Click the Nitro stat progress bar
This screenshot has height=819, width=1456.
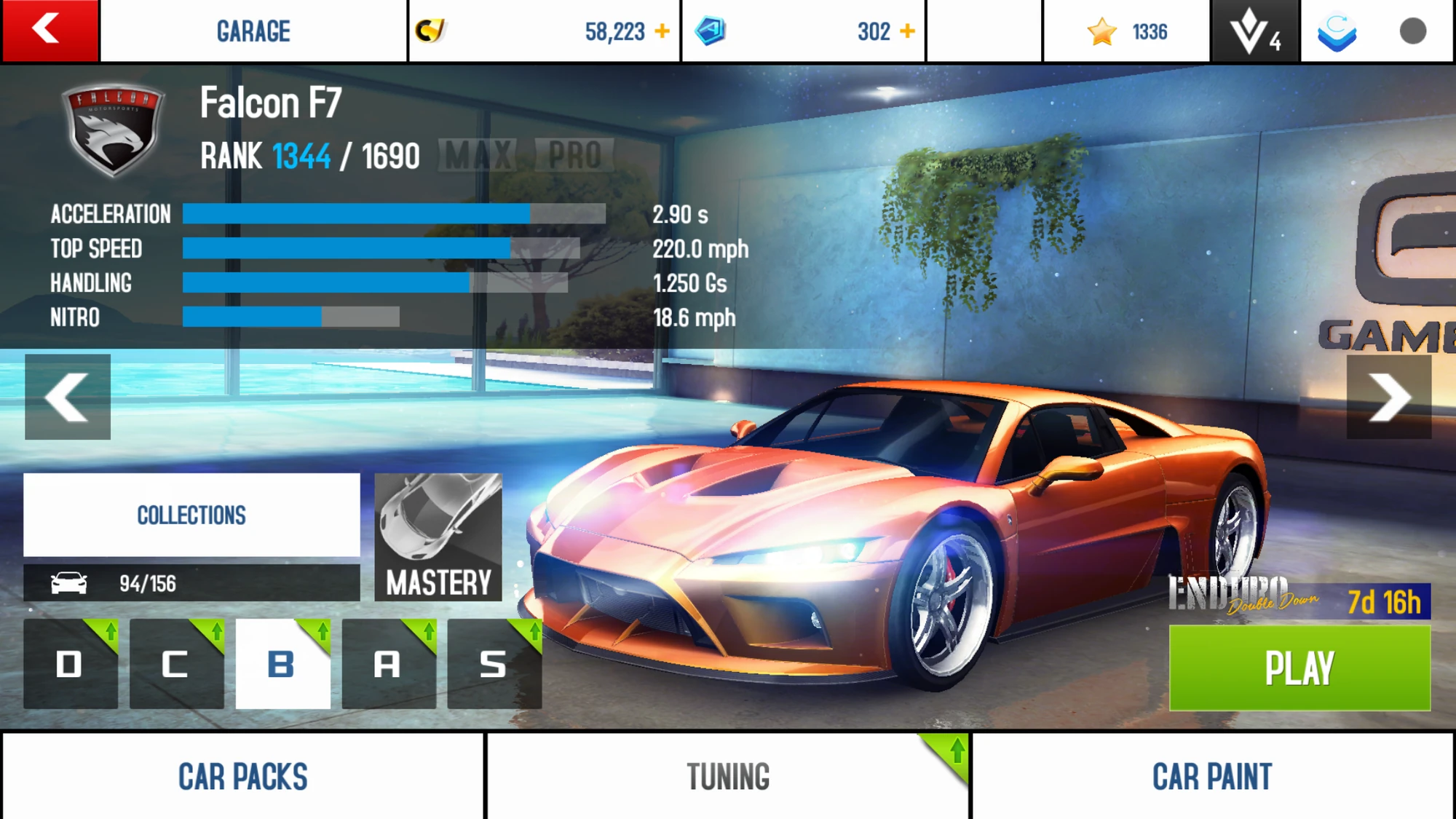pos(291,317)
